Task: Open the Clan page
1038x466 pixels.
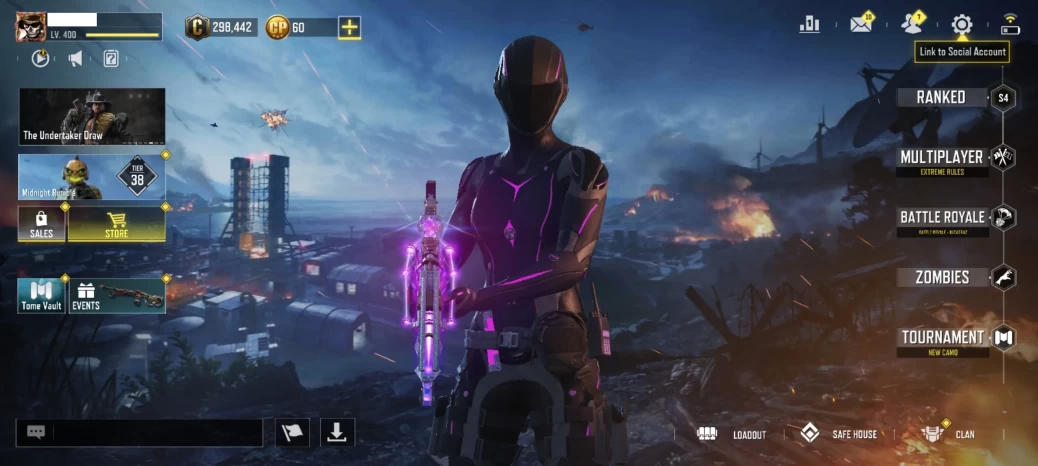Action: click(948, 434)
